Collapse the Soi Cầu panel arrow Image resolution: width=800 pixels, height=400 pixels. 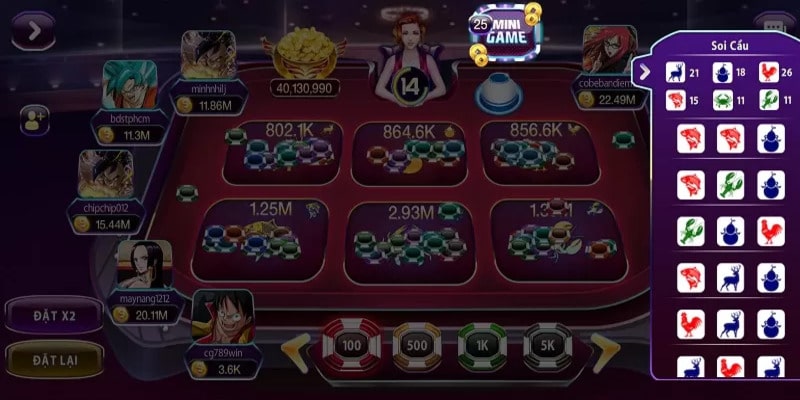646,71
